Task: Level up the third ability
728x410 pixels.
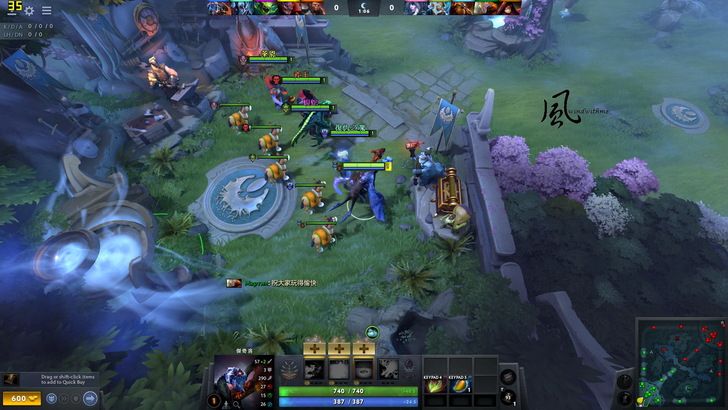Action: click(363, 348)
